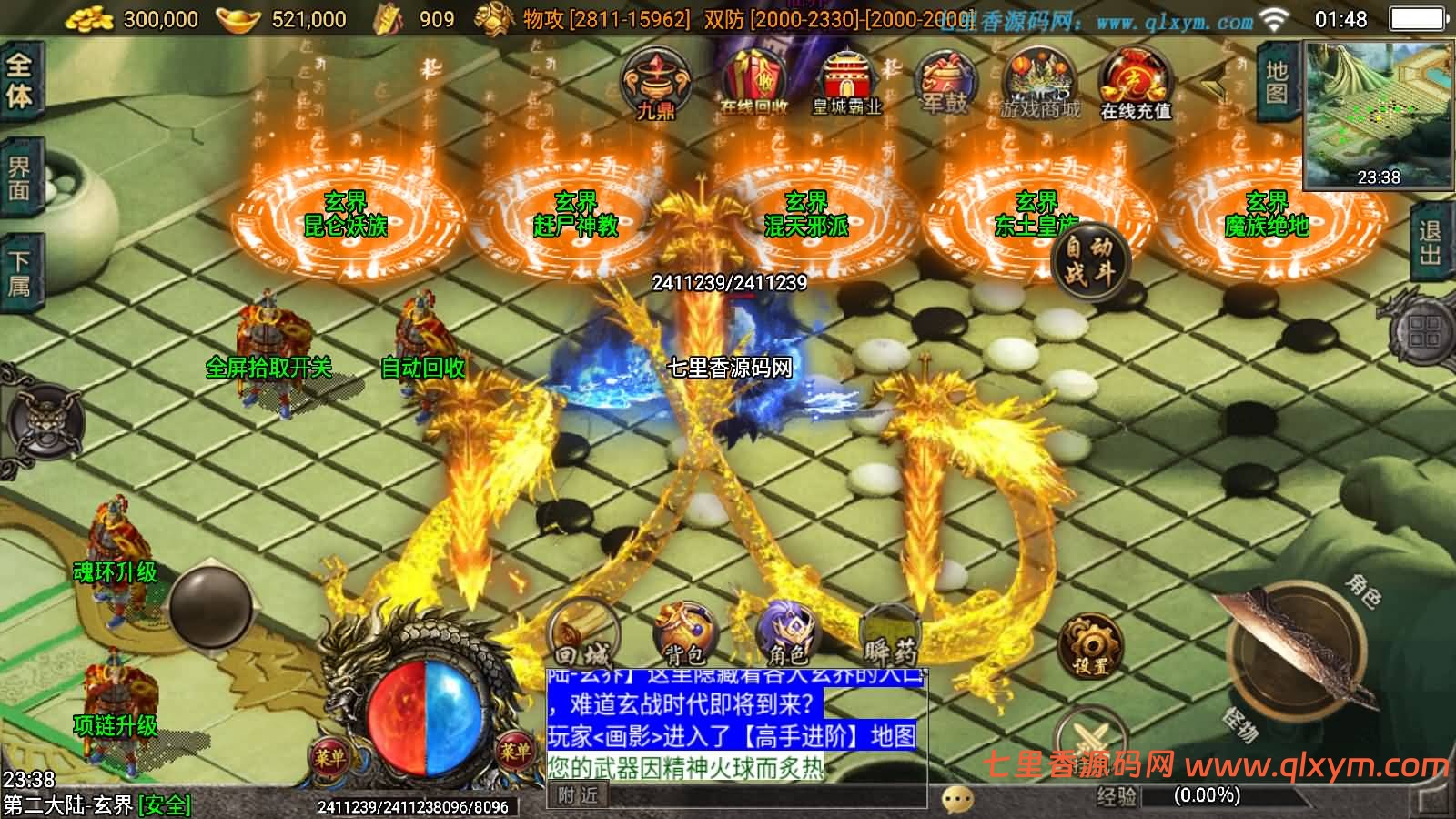Select the 界面 interface side tab
This screenshot has height=819, width=1456.
pyautogui.click(x=20, y=178)
